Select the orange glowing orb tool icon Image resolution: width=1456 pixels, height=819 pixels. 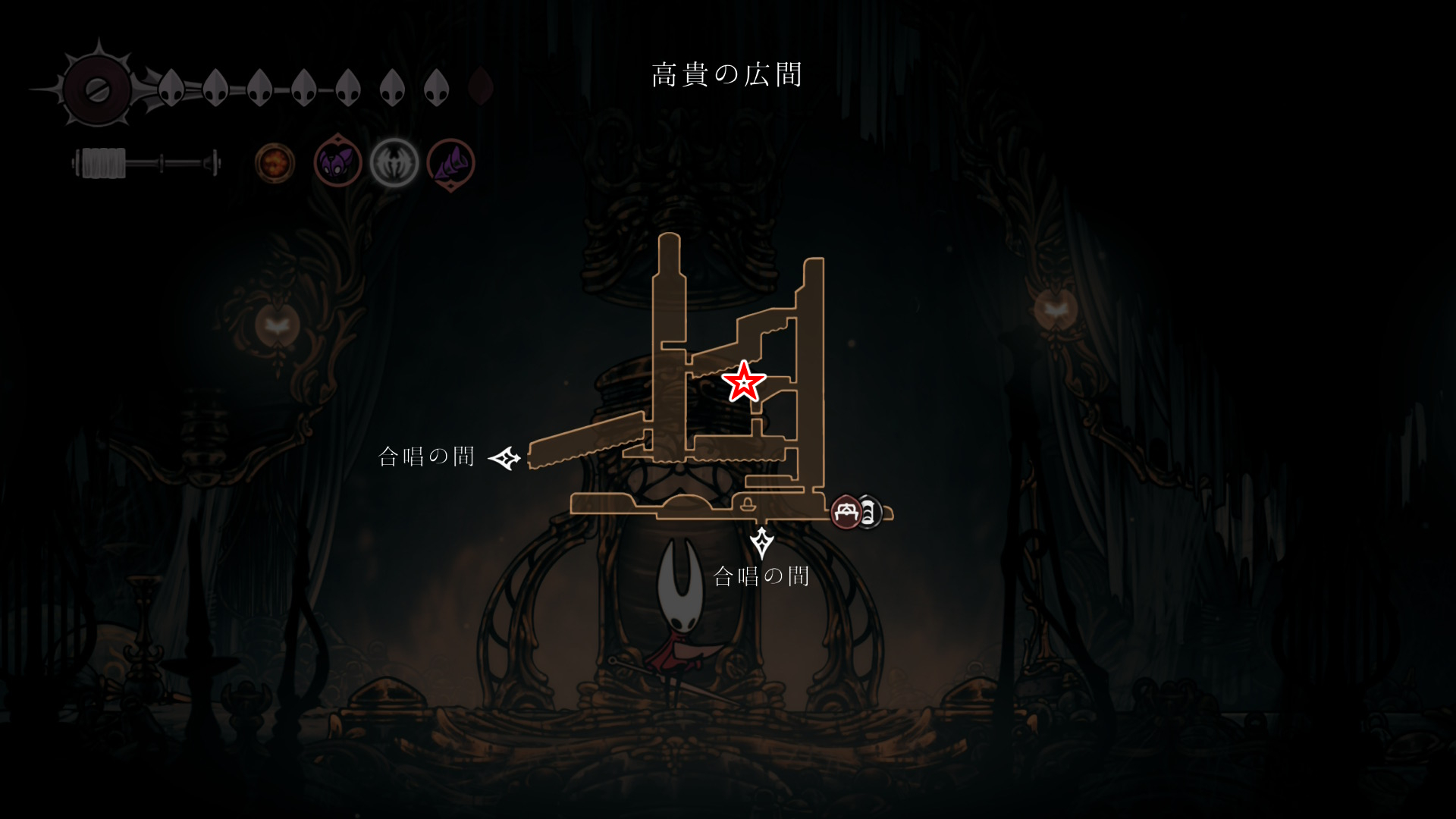point(275,163)
